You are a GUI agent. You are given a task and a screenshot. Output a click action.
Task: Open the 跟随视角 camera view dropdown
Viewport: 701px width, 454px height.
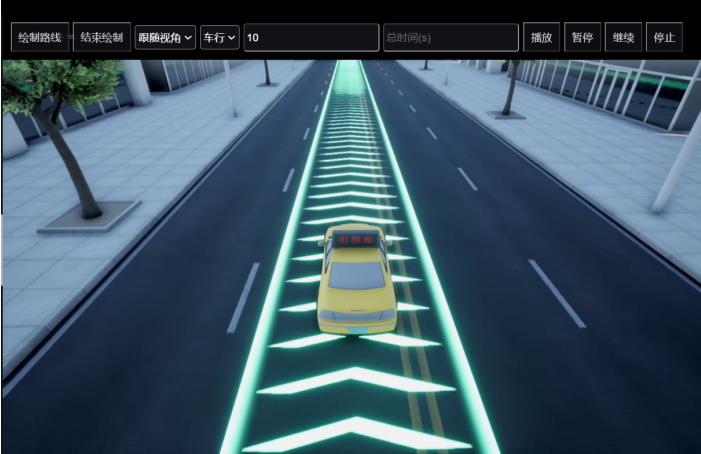[x=165, y=38]
